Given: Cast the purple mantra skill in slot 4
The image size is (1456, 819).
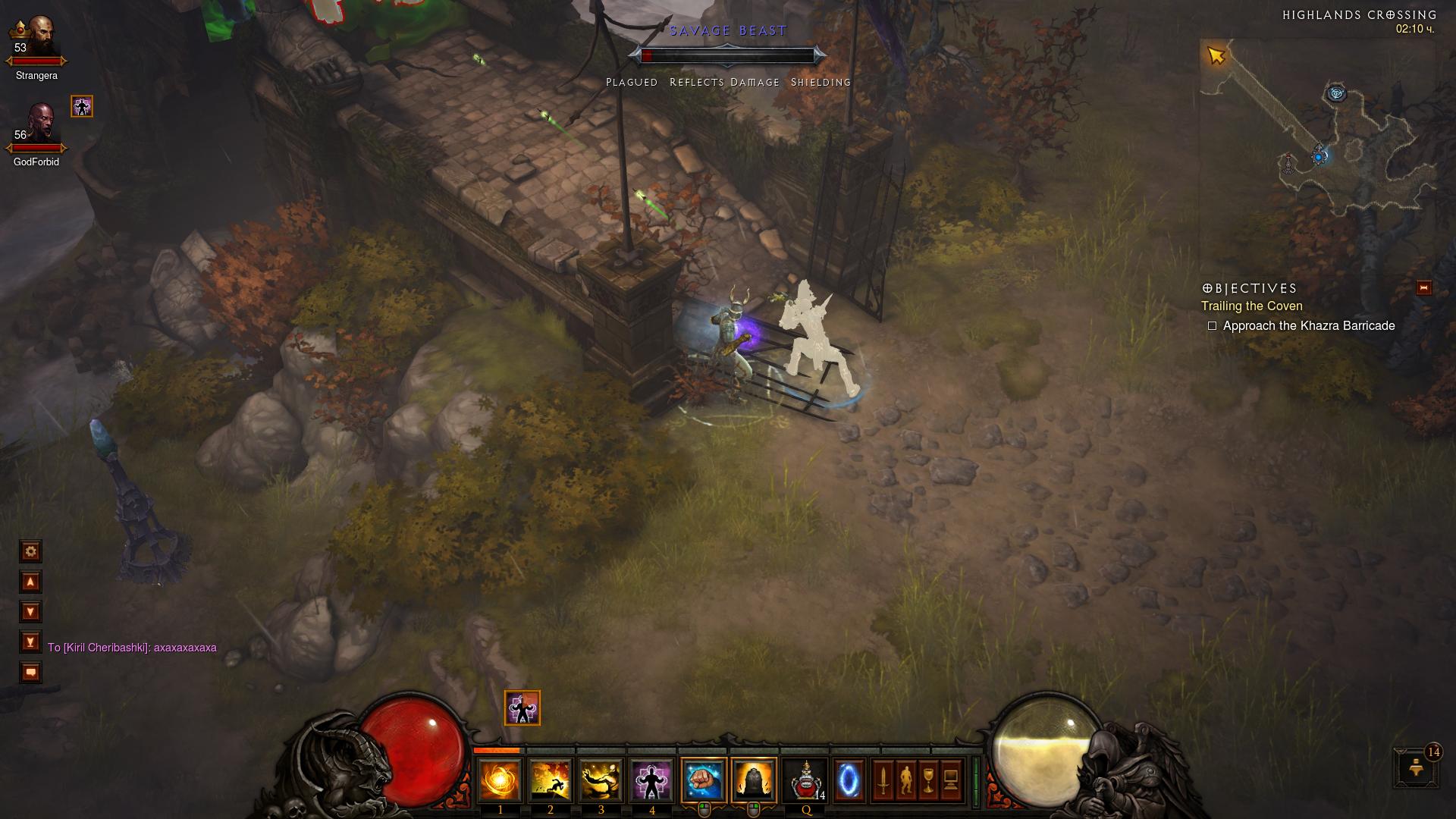Looking at the screenshot, I should click(x=651, y=780).
